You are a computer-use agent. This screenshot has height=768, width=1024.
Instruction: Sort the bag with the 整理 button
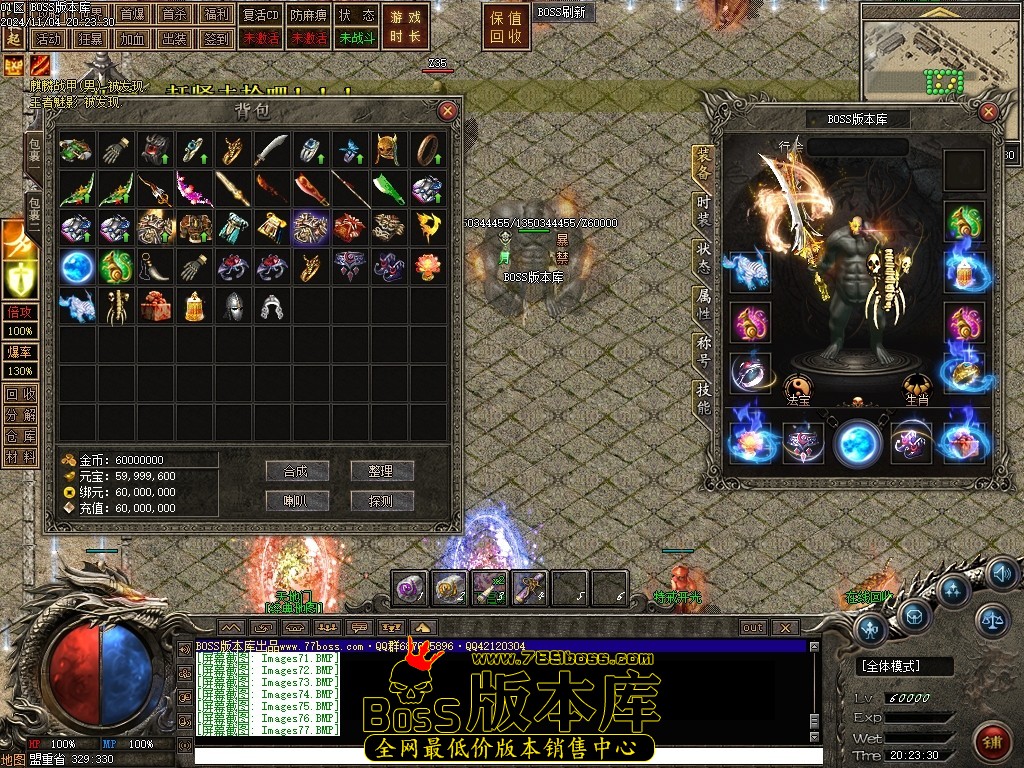pyautogui.click(x=382, y=471)
